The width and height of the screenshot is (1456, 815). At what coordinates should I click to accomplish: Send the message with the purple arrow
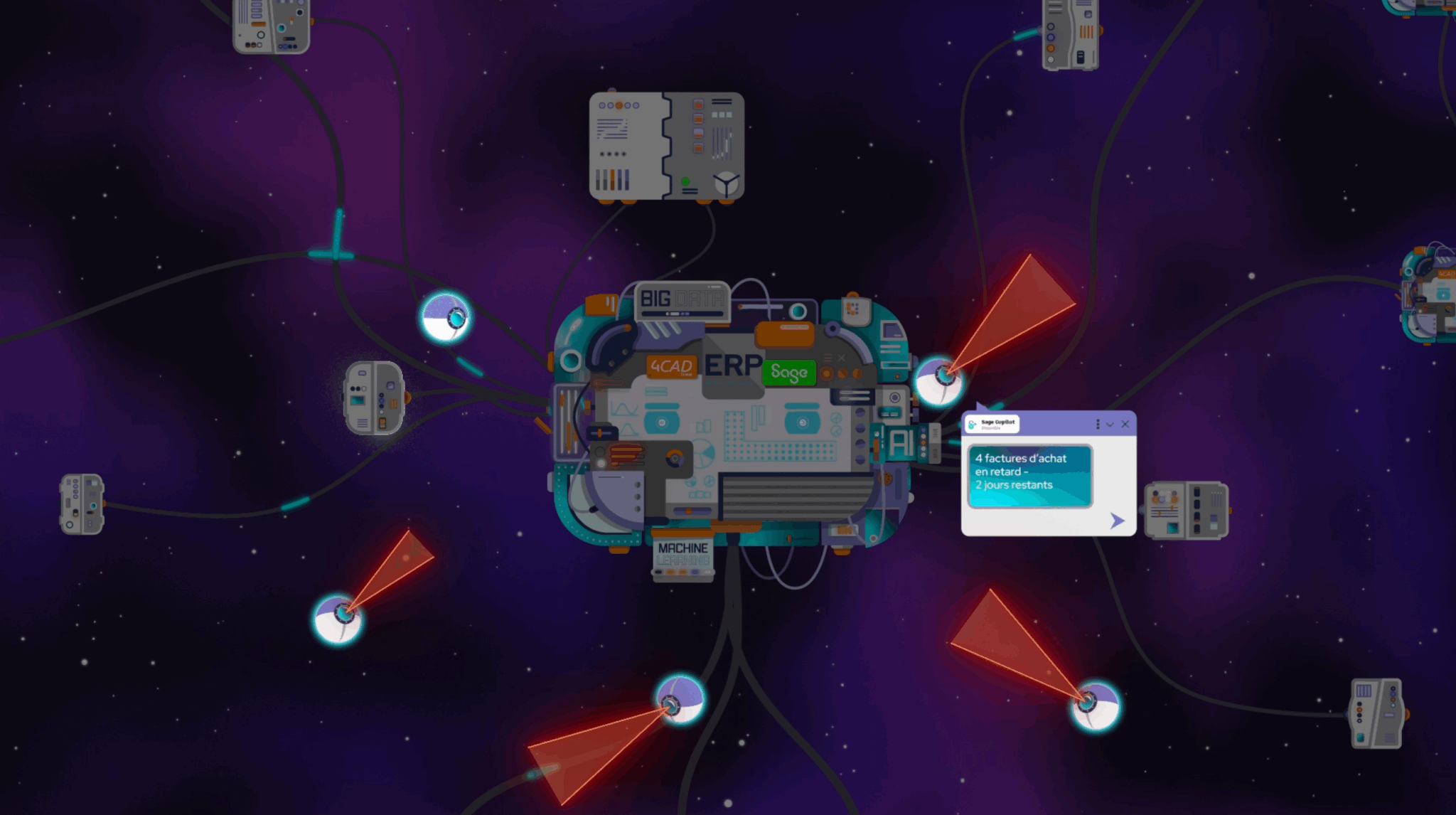[1117, 521]
